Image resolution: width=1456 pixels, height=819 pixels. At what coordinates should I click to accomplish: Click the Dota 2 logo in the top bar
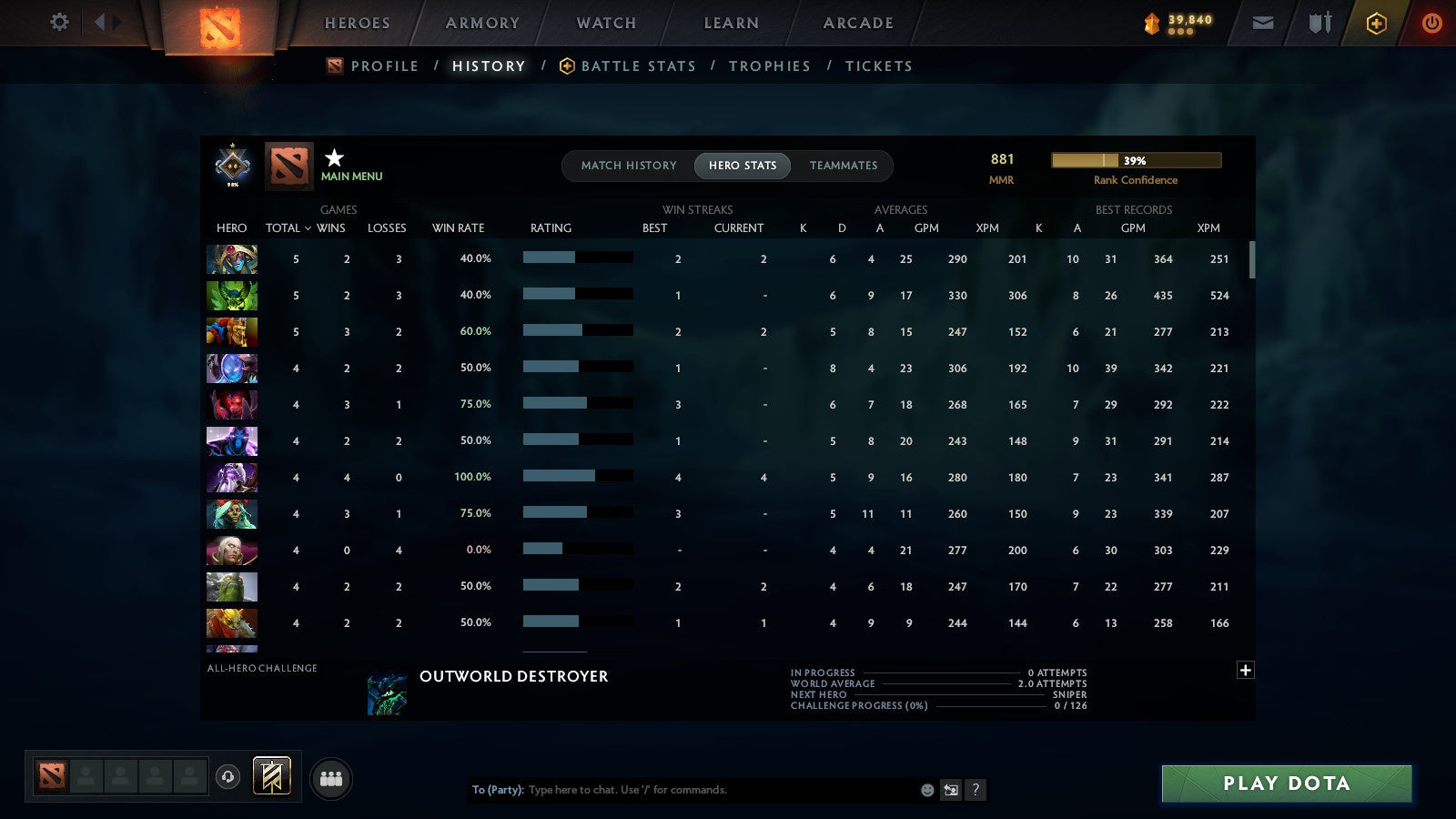coord(218,25)
